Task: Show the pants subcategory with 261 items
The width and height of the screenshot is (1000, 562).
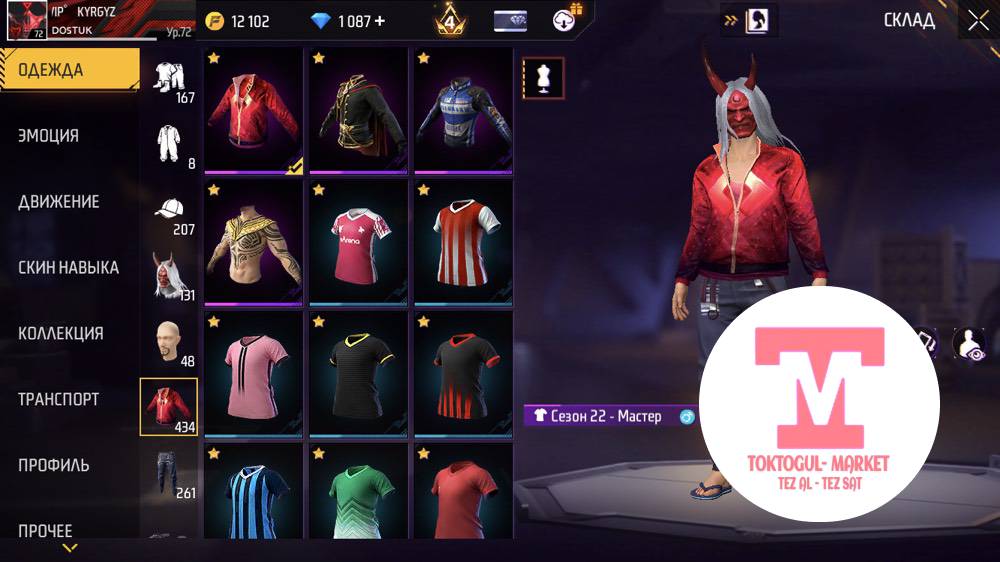Action: 170,474
